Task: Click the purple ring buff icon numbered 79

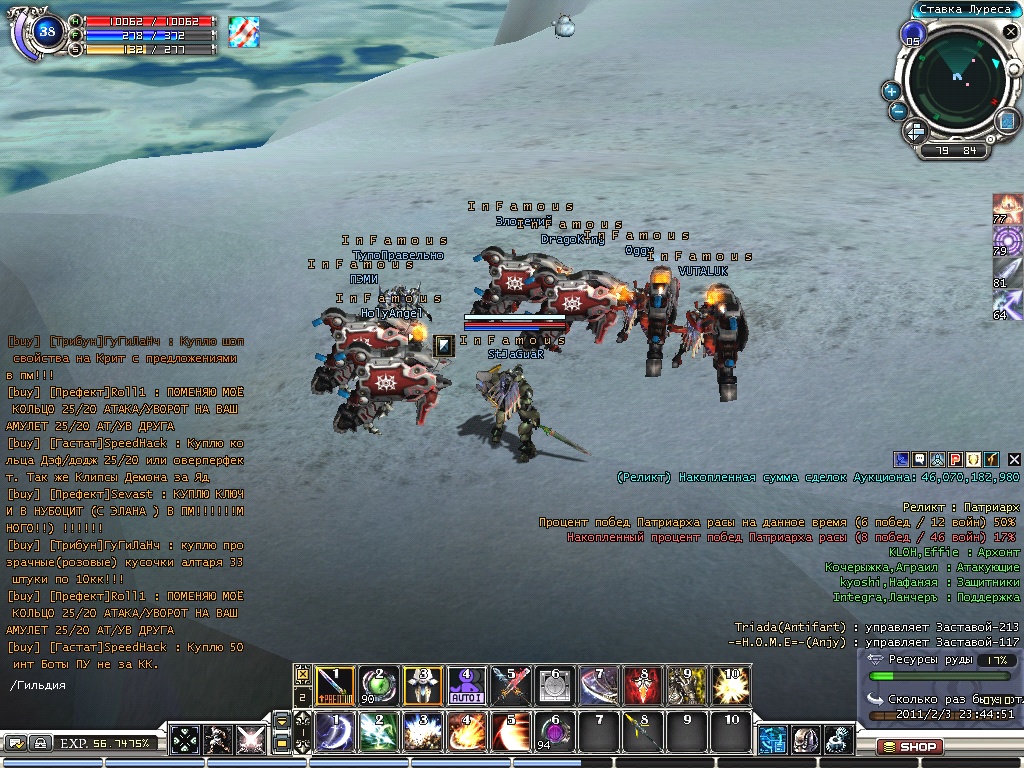Action: [x=1007, y=241]
